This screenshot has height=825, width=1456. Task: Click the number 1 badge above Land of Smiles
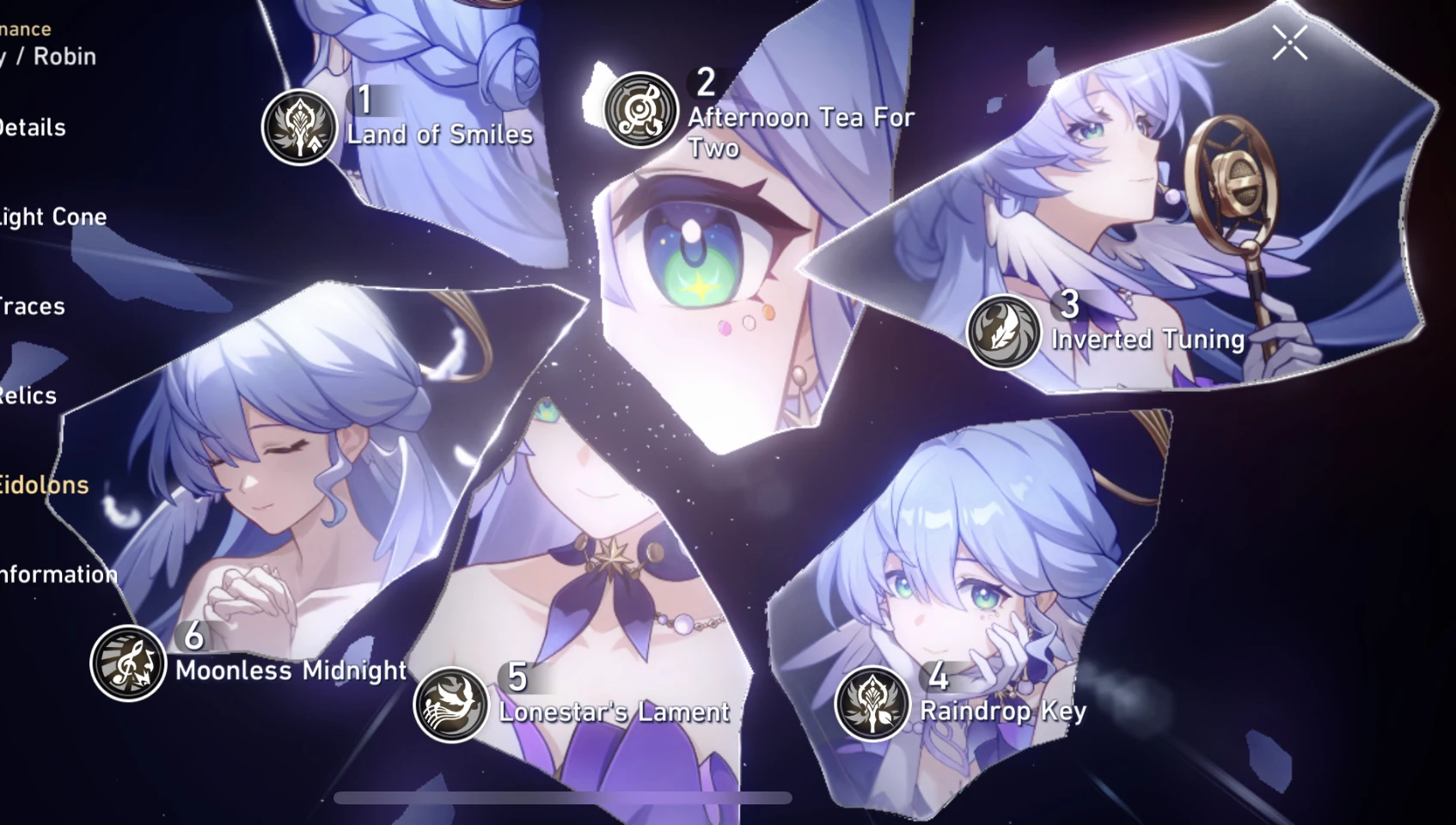click(364, 98)
